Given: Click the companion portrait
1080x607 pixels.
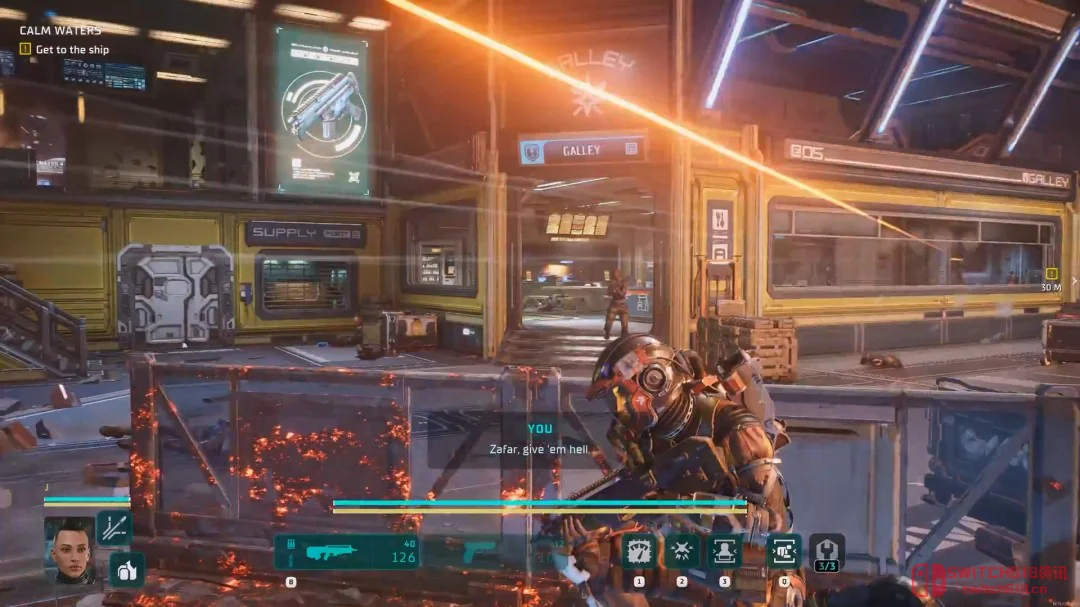Looking at the screenshot, I should (70, 549).
